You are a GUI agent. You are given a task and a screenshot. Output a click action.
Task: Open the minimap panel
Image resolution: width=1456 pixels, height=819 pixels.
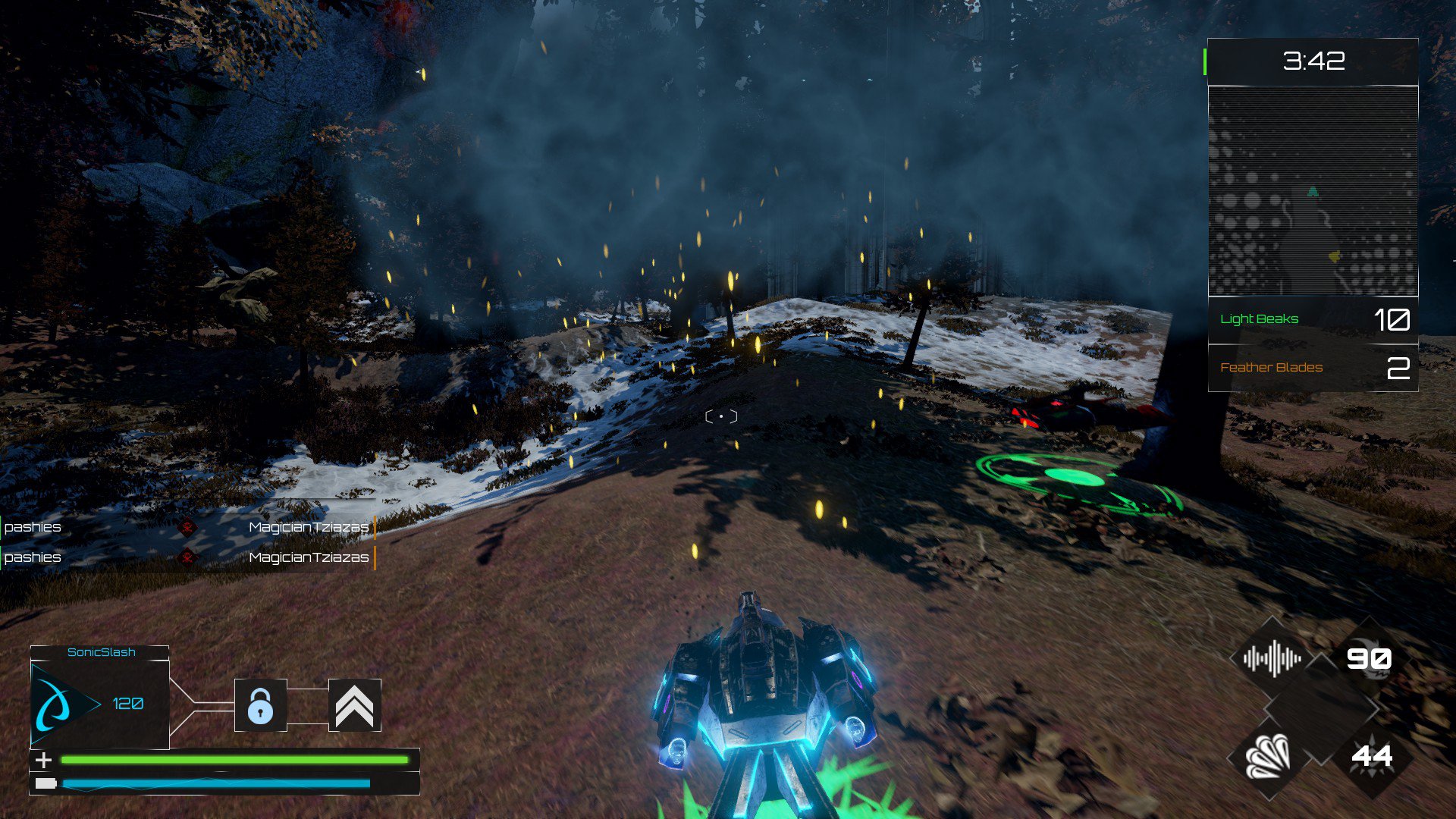pos(1313,191)
